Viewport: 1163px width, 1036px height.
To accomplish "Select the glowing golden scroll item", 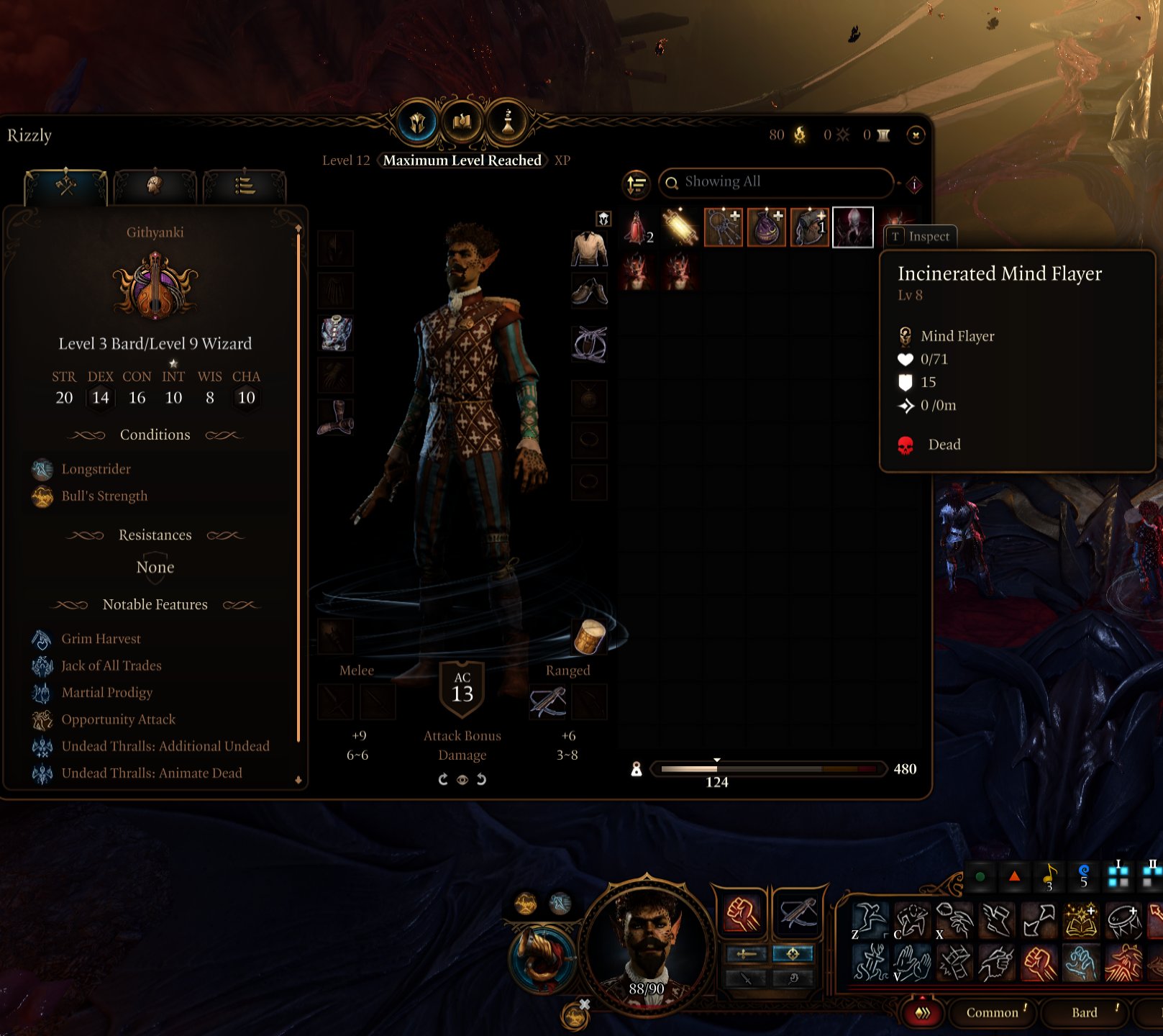I will coord(680,227).
